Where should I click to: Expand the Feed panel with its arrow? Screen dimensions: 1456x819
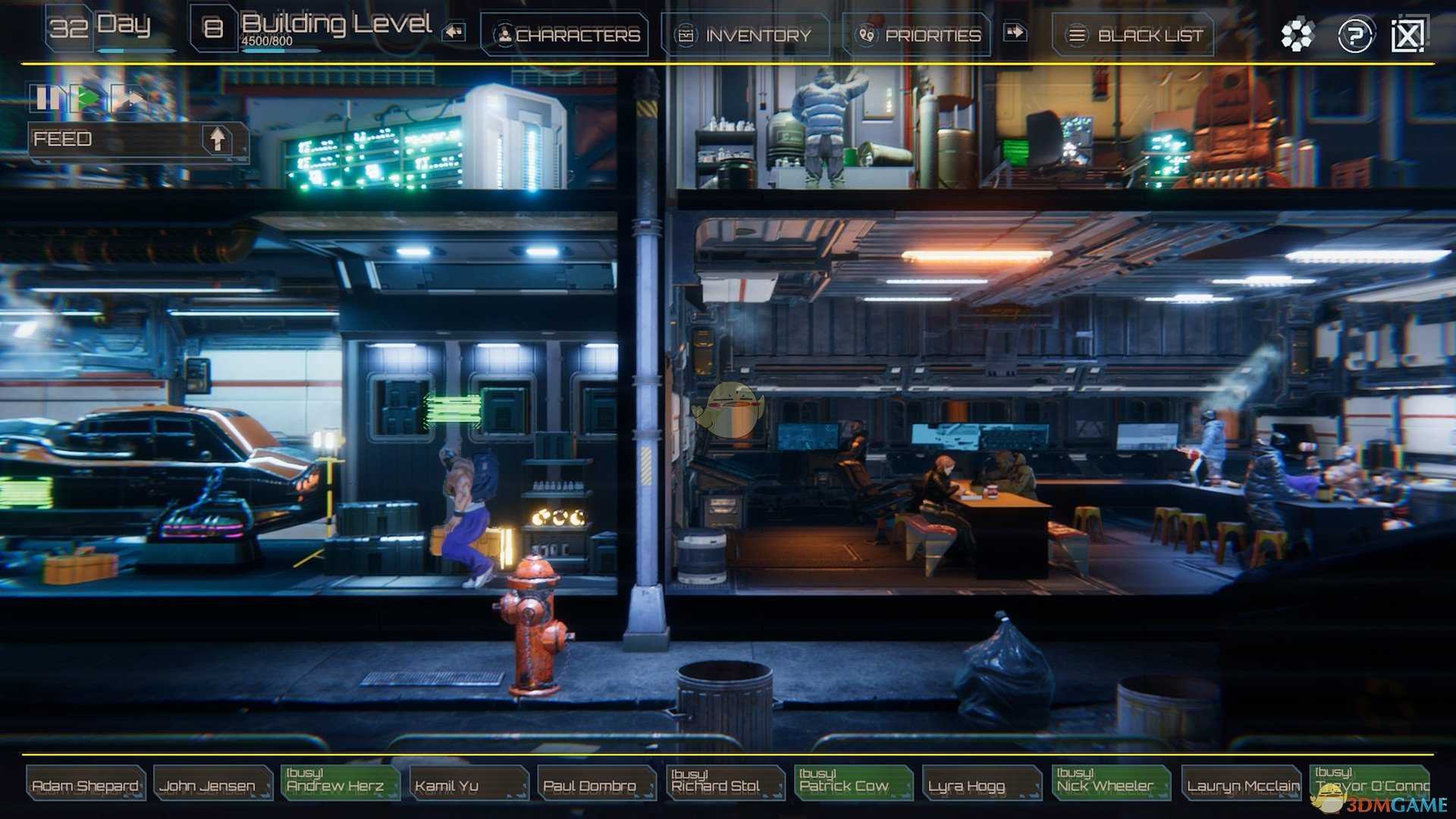[218, 139]
